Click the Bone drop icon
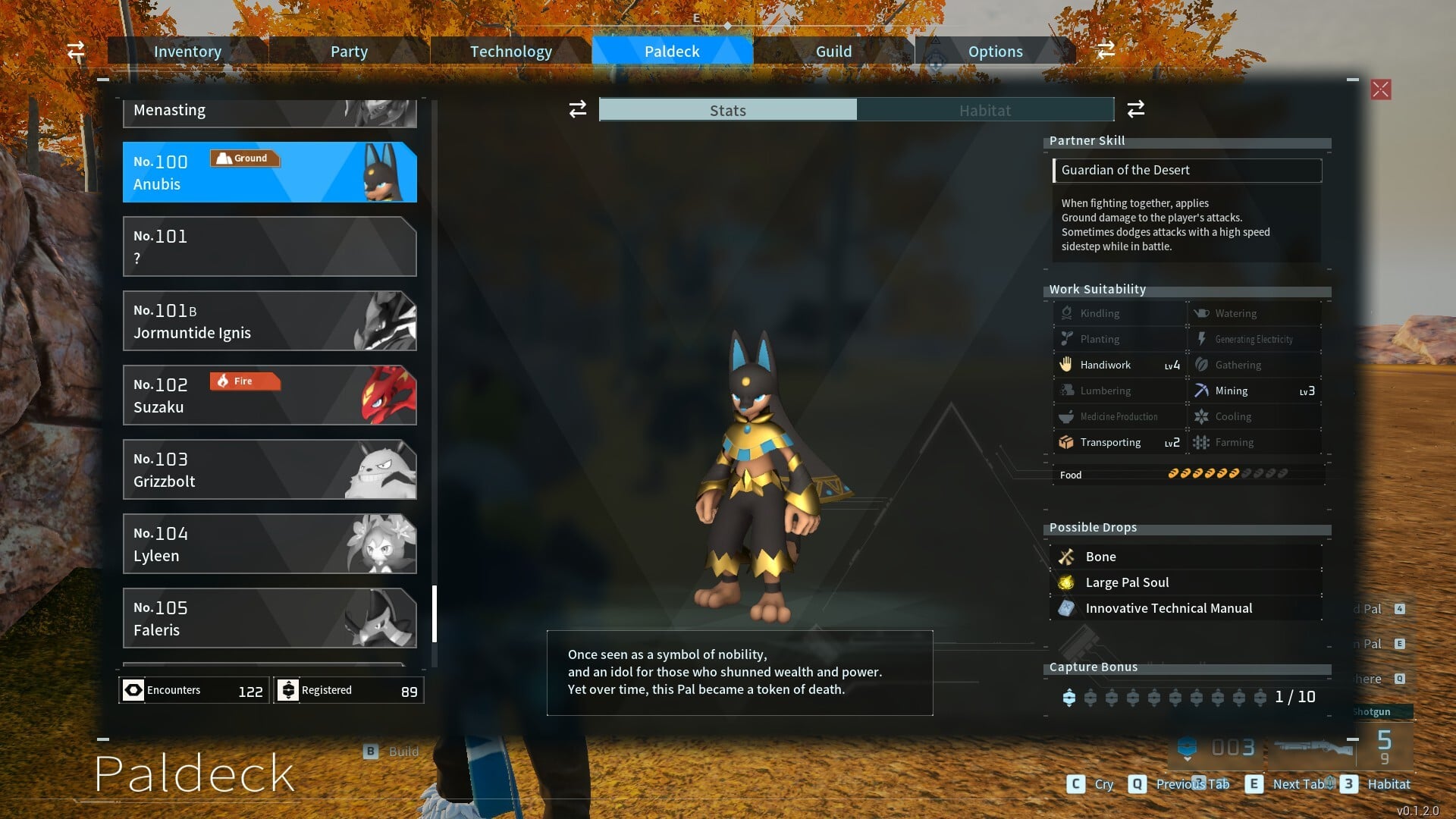 [x=1067, y=556]
